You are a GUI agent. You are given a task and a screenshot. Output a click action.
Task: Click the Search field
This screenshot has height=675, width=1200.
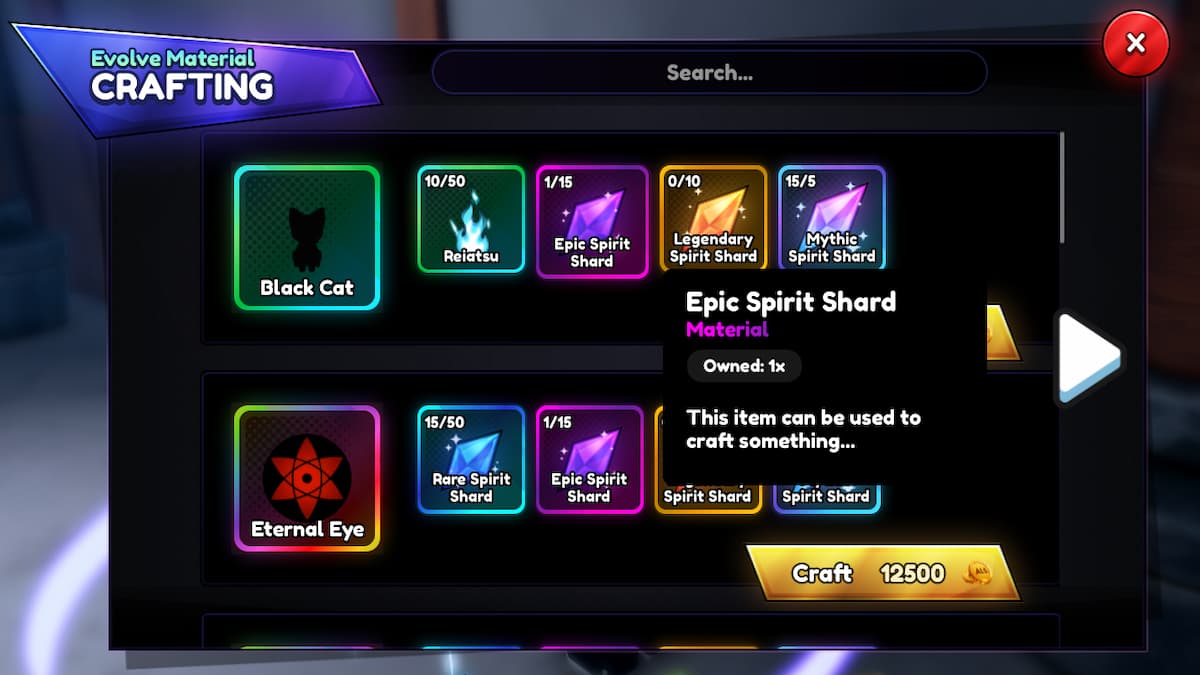pos(709,72)
